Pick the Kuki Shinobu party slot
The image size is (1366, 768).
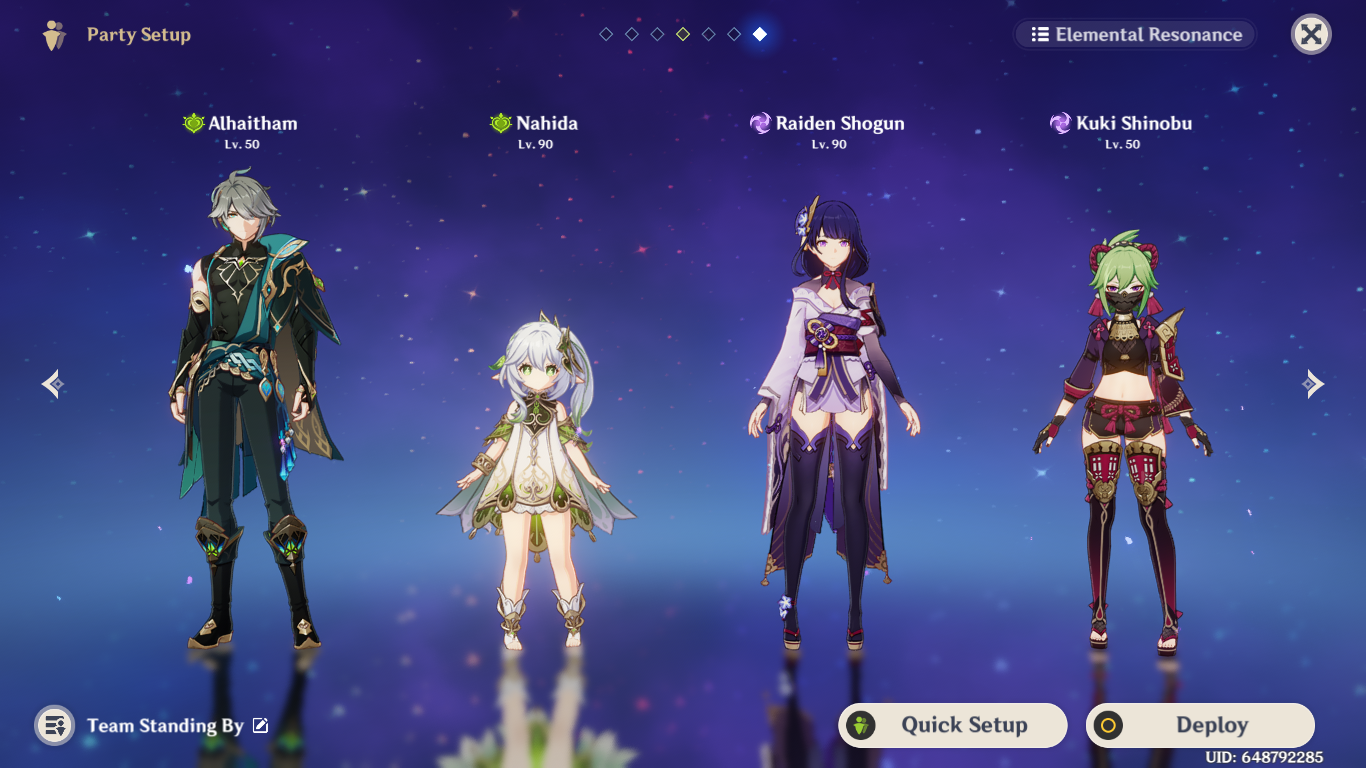pos(1121,430)
